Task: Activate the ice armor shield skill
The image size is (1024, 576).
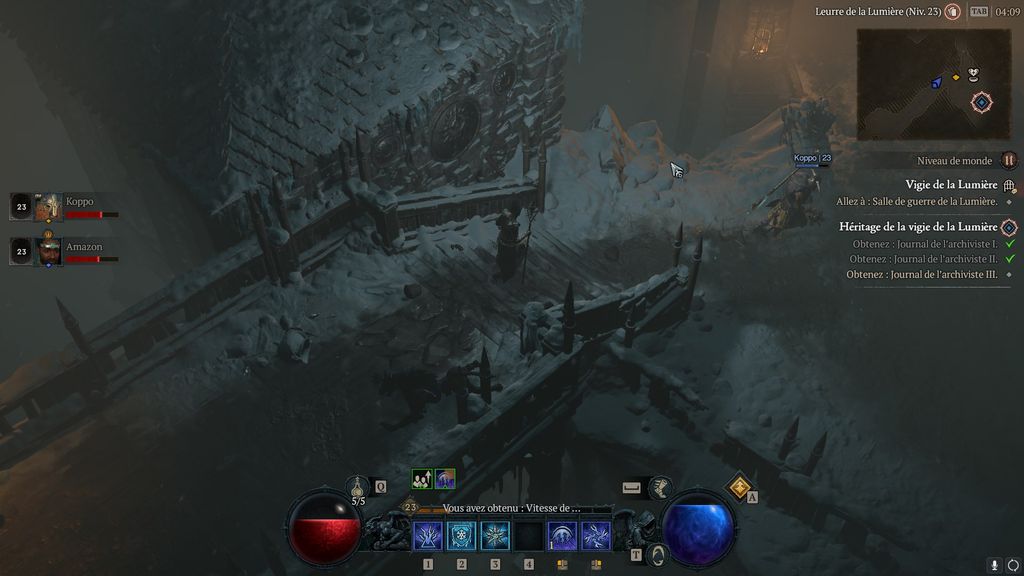Action: (x=462, y=535)
